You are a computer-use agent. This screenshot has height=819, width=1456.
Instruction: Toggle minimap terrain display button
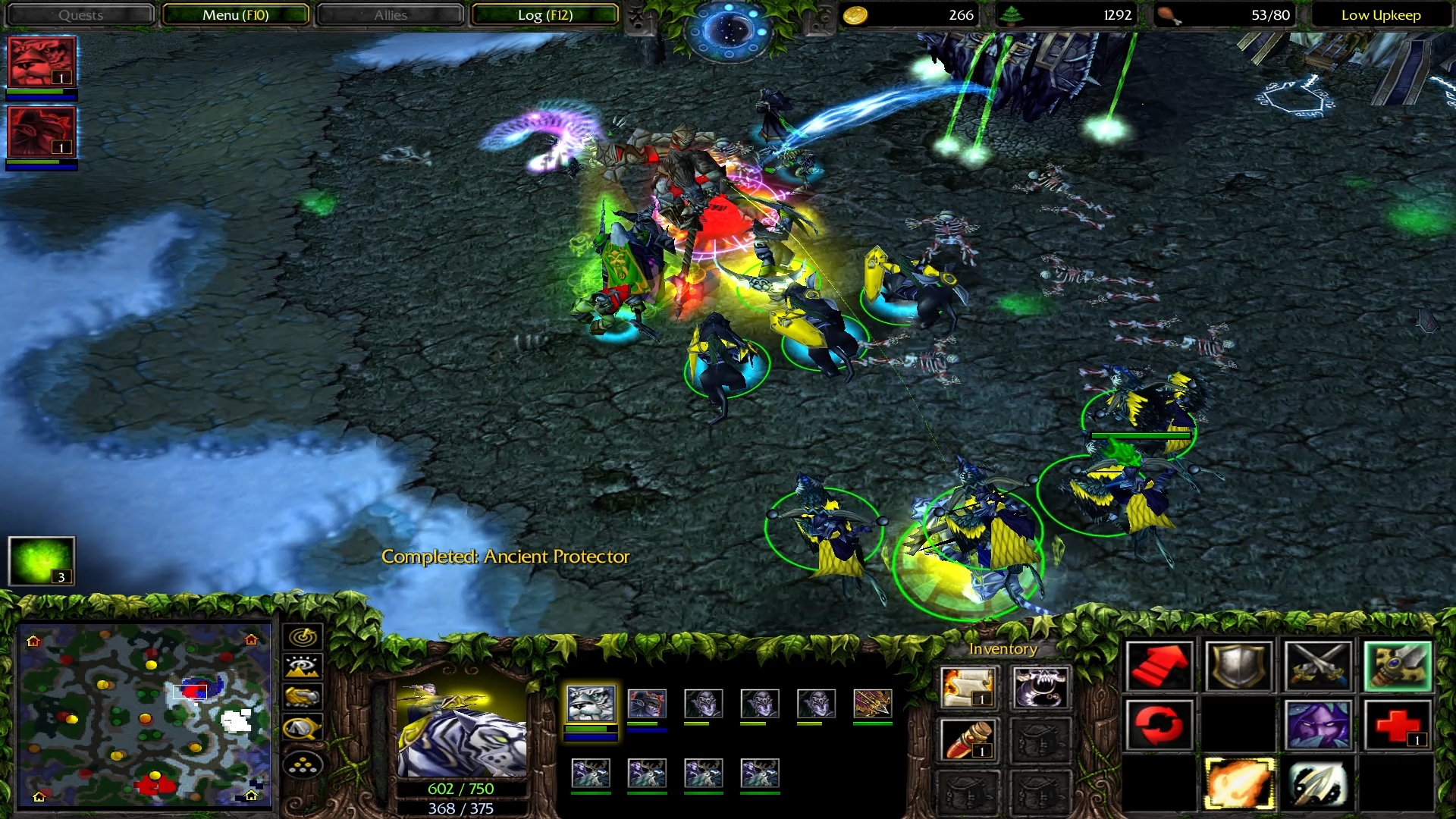(303, 667)
